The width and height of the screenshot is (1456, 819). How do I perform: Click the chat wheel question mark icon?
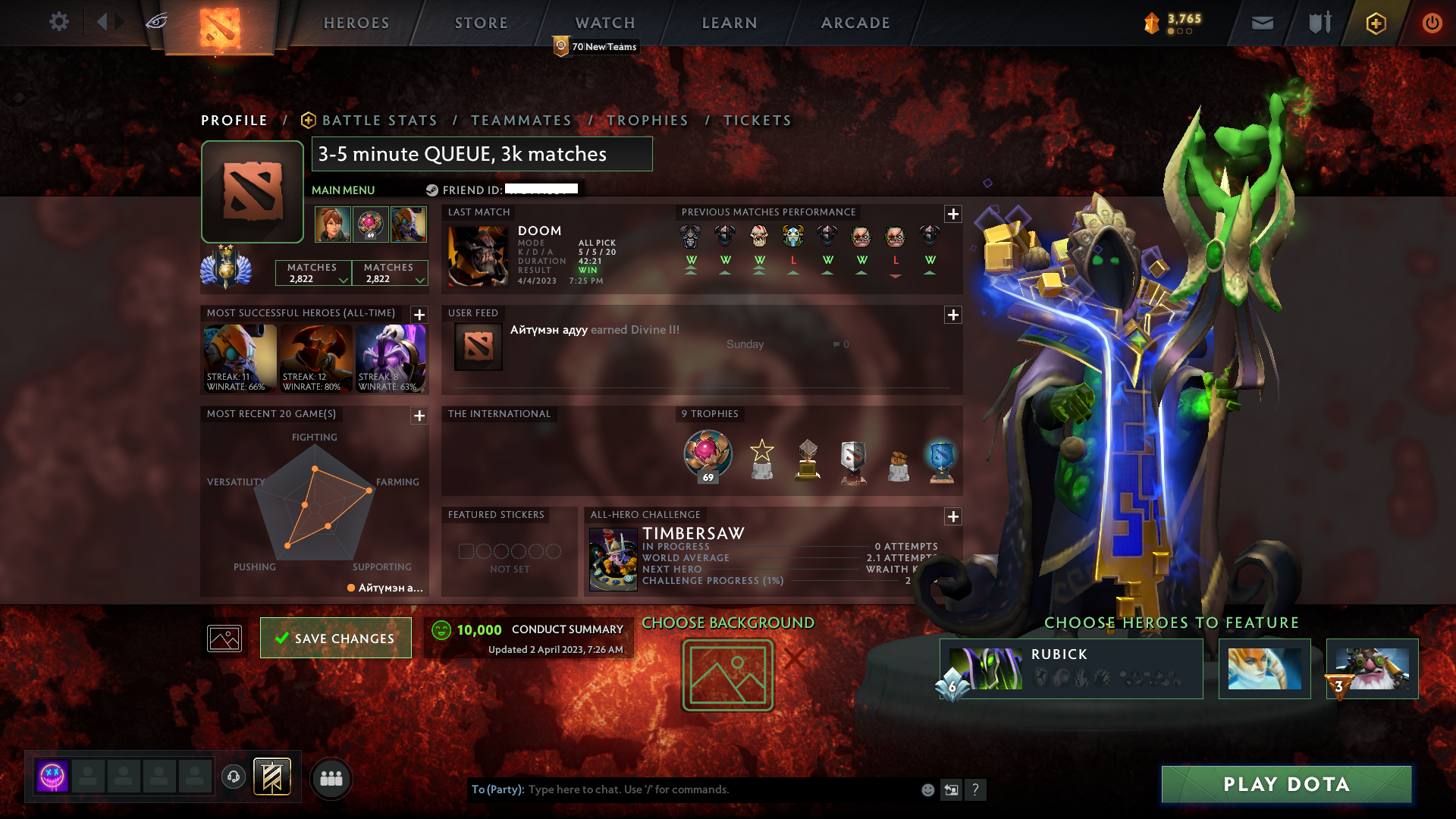click(x=975, y=789)
